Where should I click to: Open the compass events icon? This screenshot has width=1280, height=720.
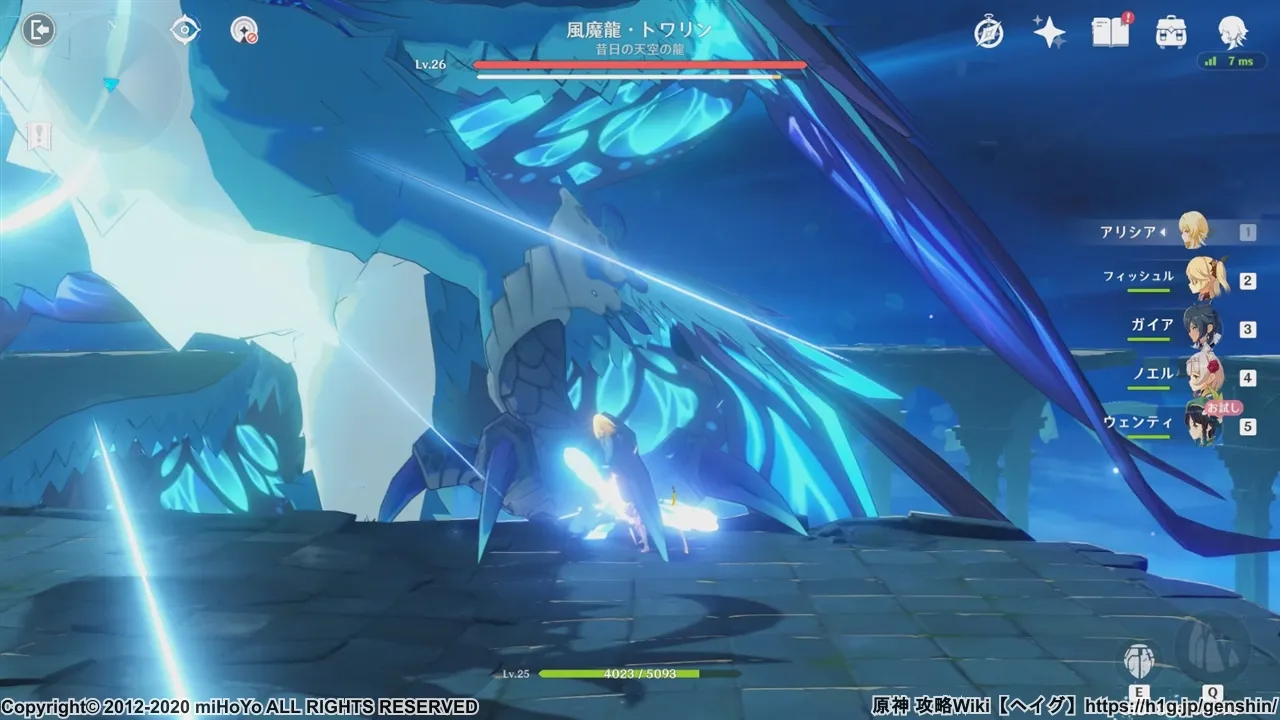[990, 32]
